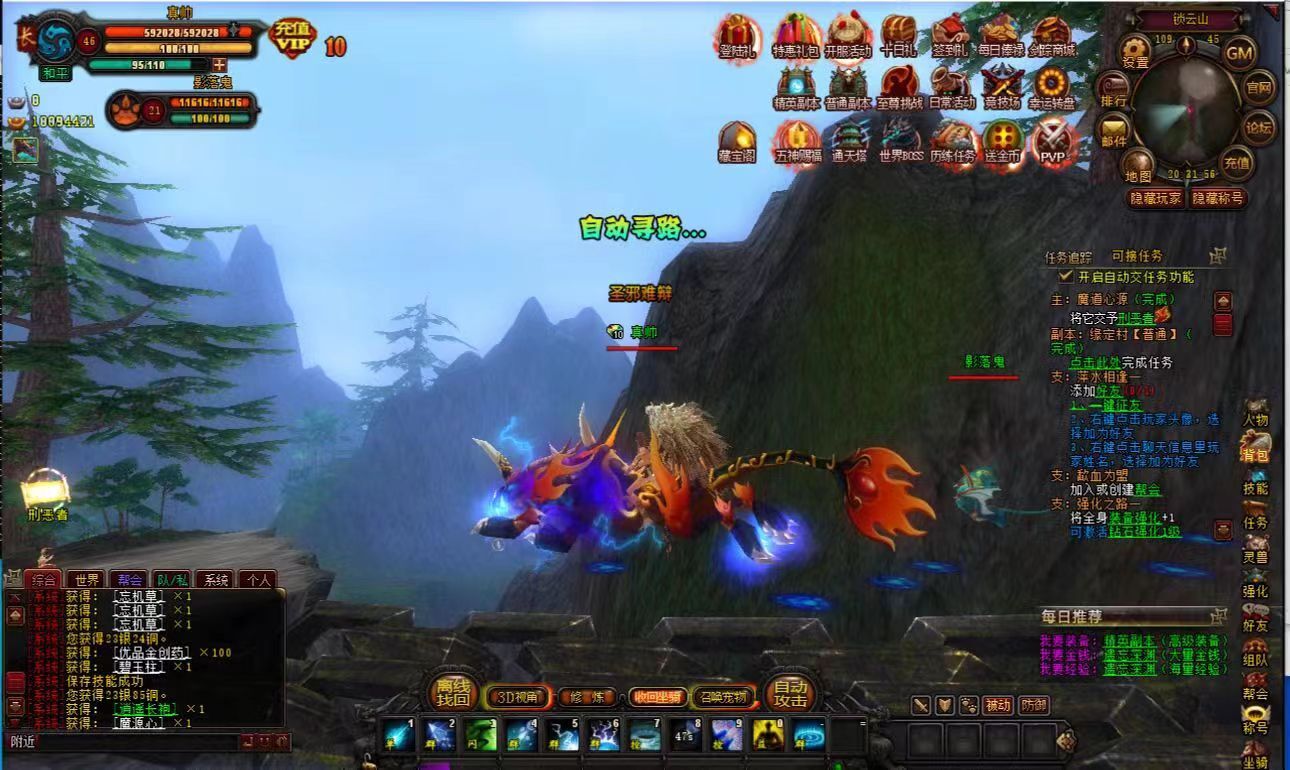
Task: Click the 离线找回 offline recovery button
Action: 453,693
